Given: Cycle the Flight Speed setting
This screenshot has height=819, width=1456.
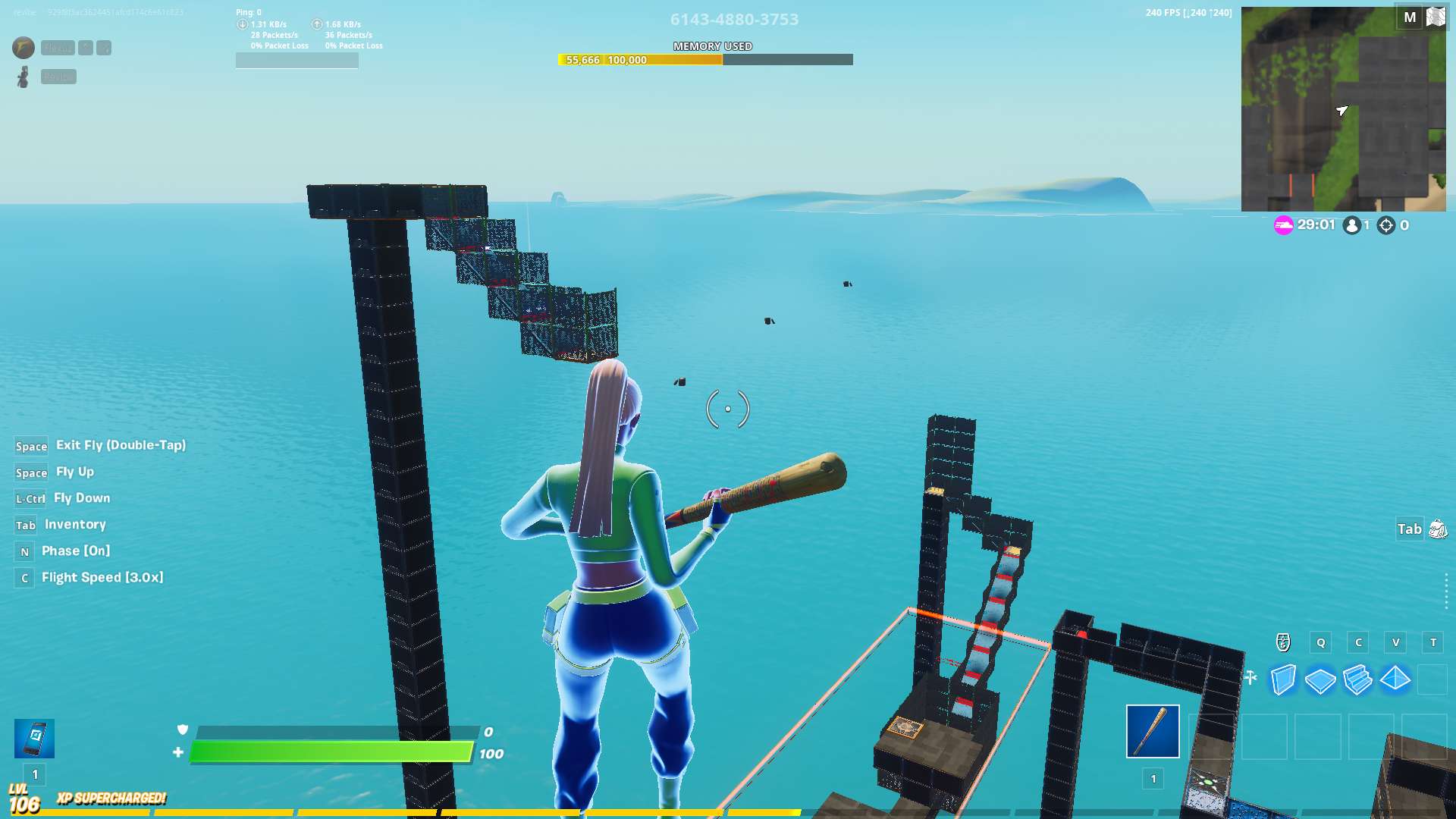Looking at the screenshot, I should tap(24, 578).
